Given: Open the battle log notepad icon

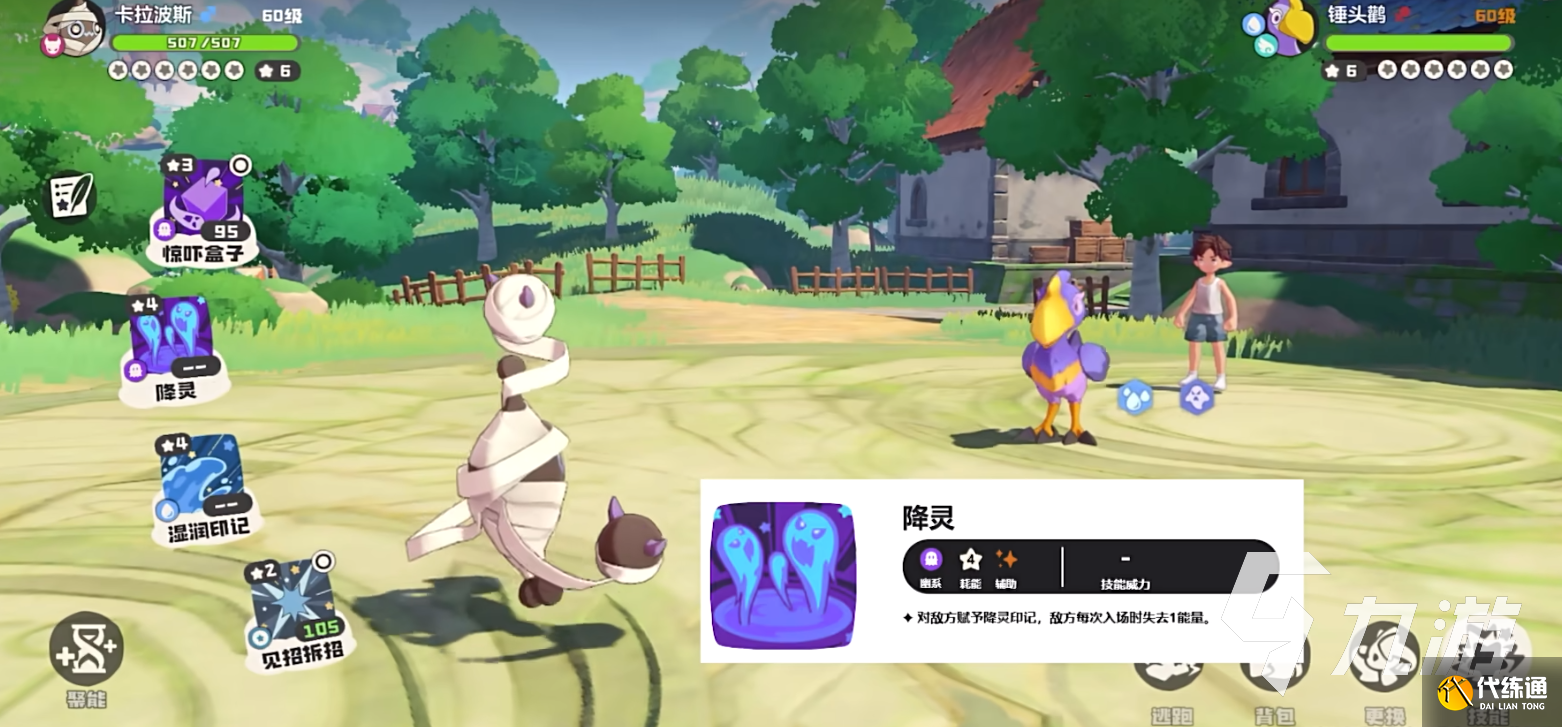Looking at the screenshot, I should tap(72, 196).
